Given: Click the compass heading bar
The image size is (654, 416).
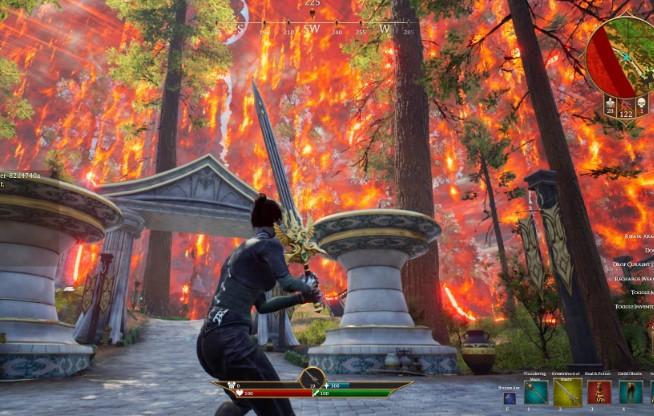Looking at the screenshot, I should pyautogui.click(x=312, y=25).
